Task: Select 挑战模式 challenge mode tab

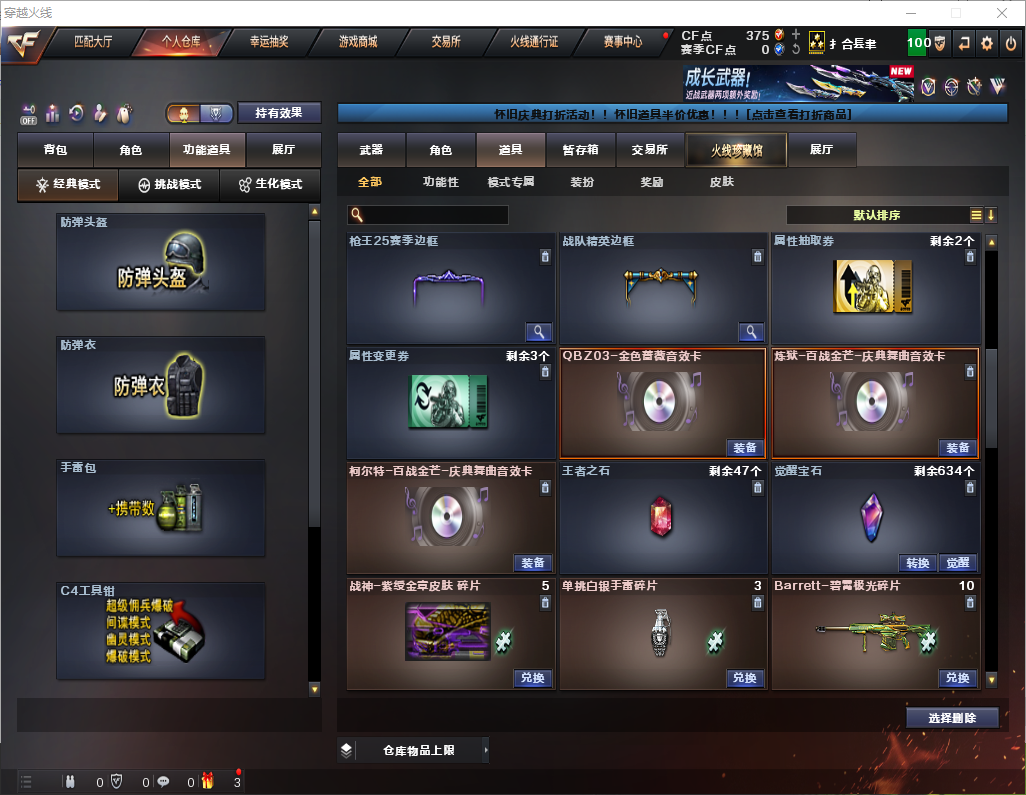Action: coord(170,185)
